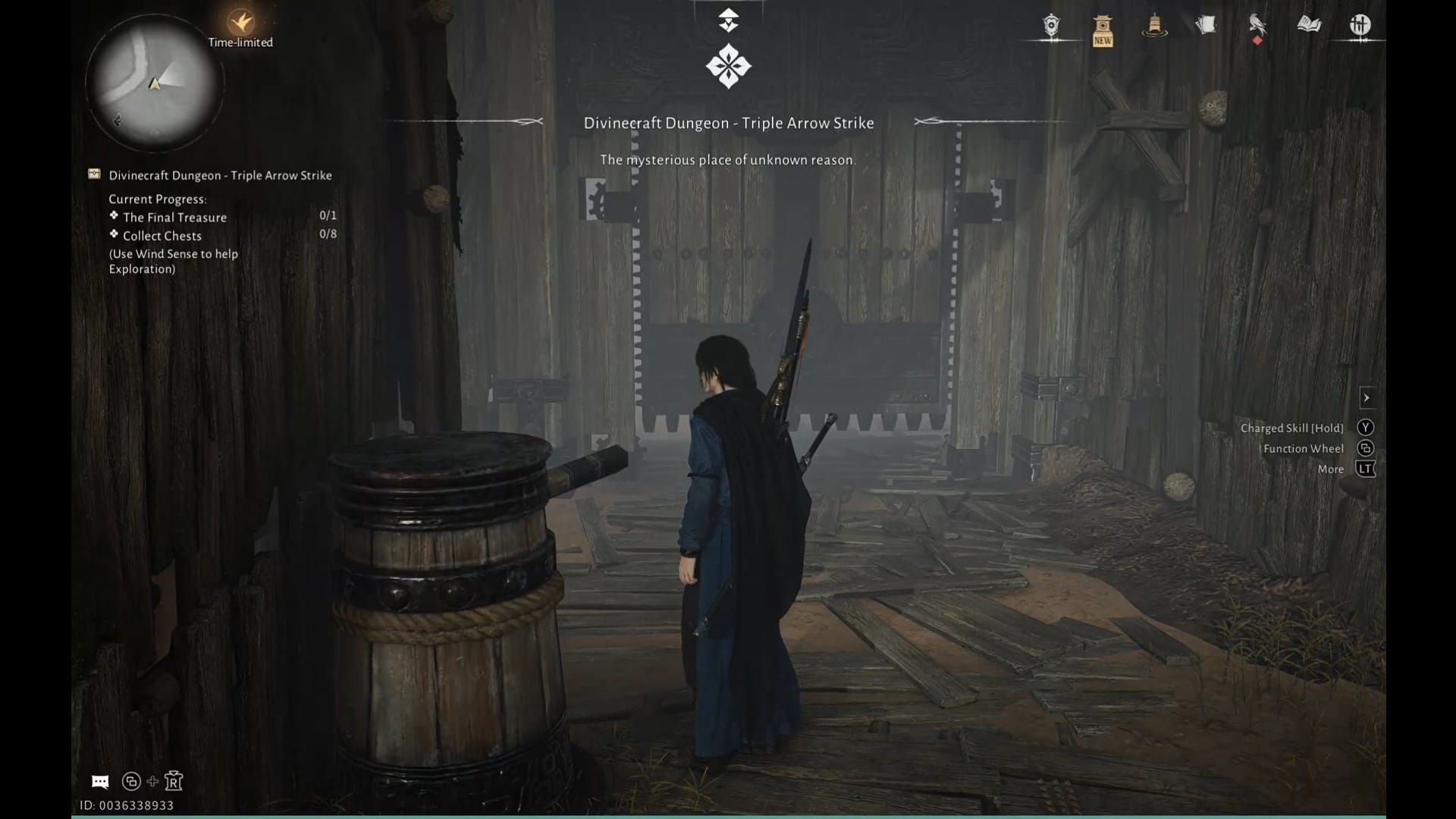Open the chat speech bubble icon
The image size is (1456, 819).
(x=99, y=781)
